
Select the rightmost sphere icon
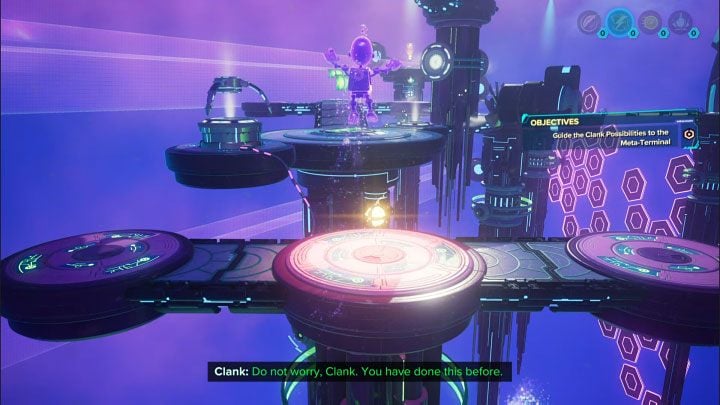click(x=679, y=22)
